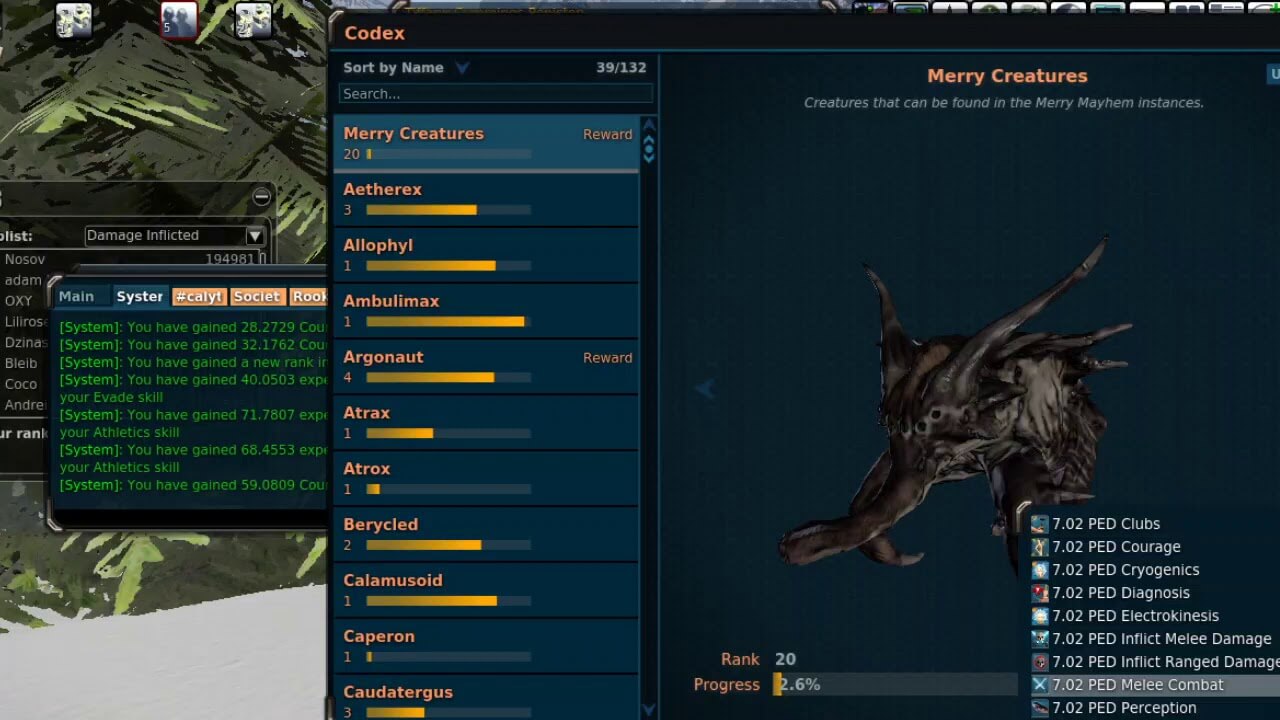
Task: Choose the 7.02 PED Courage reward
Action: coord(1116,547)
